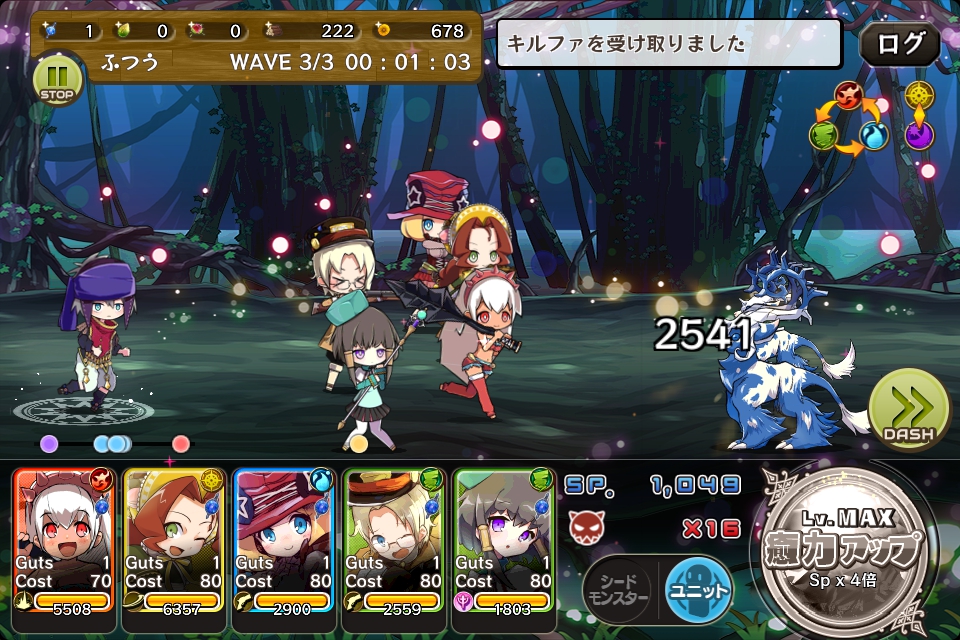The height and width of the screenshot is (640, 960).
Task: Switch to the Seed Monster (シードモンスター) tab
Action: coord(618,588)
